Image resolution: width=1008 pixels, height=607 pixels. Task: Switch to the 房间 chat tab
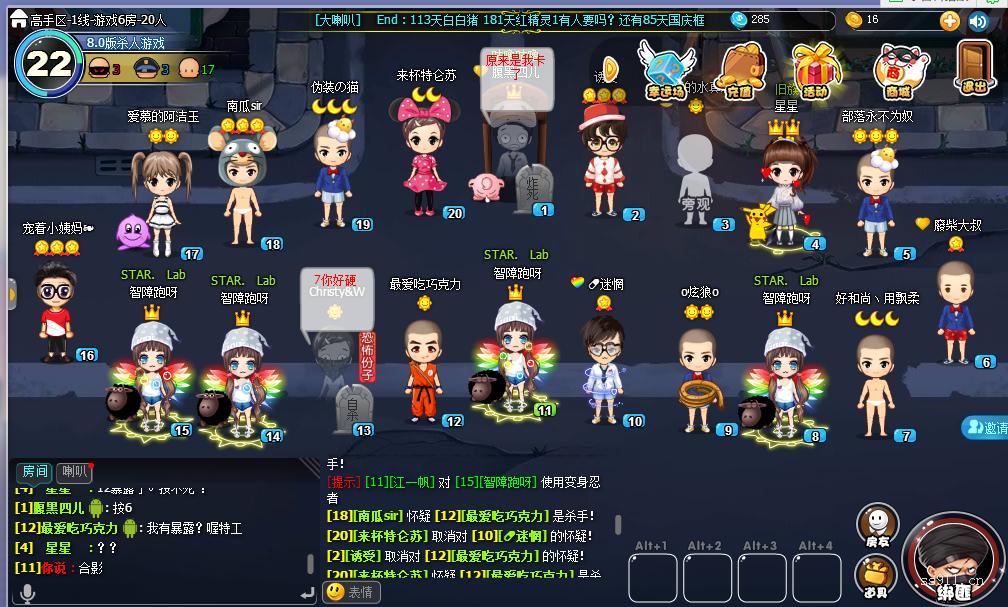[x=35, y=471]
